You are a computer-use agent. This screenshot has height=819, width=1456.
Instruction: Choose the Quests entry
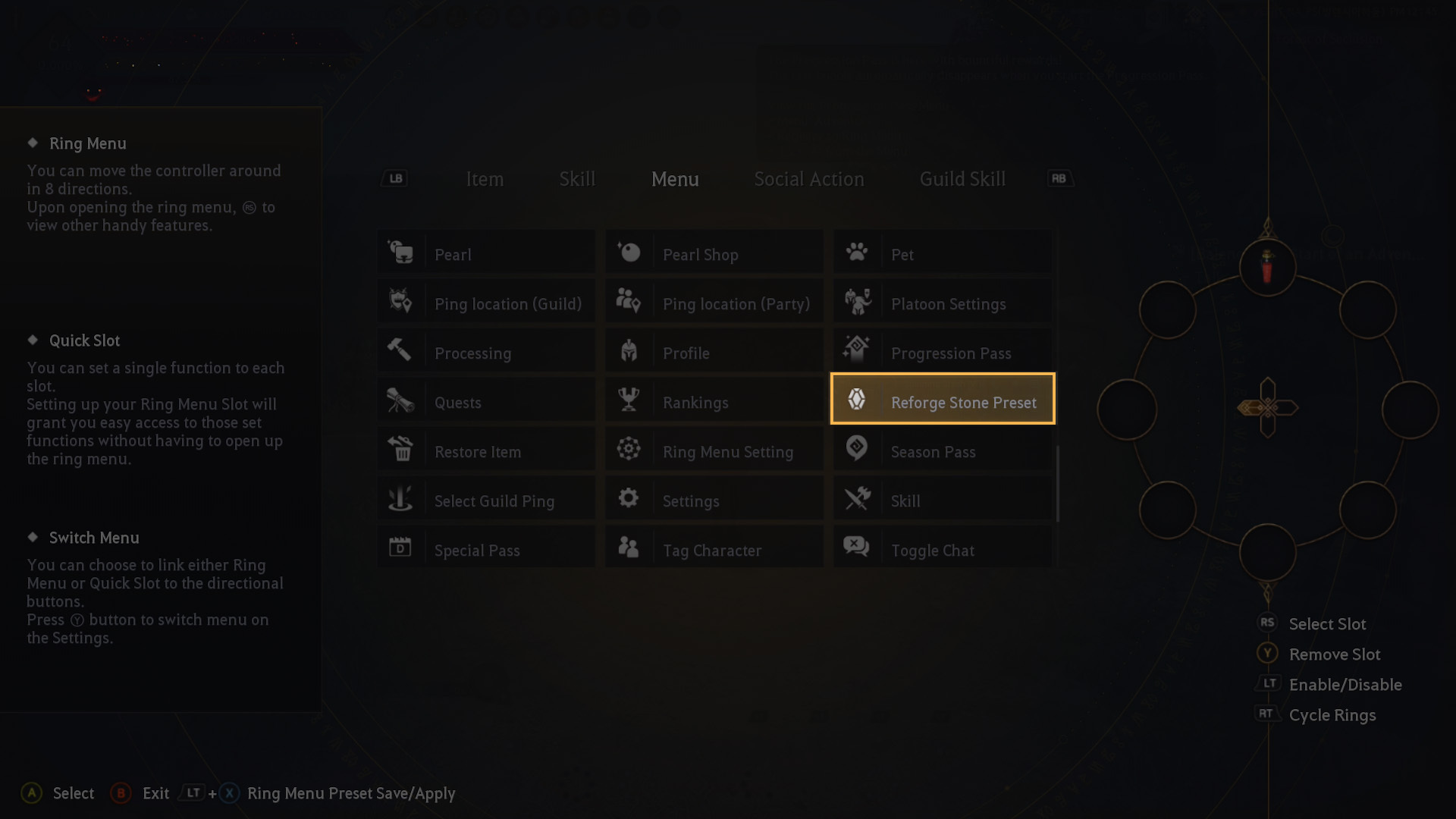click(485, 402)
